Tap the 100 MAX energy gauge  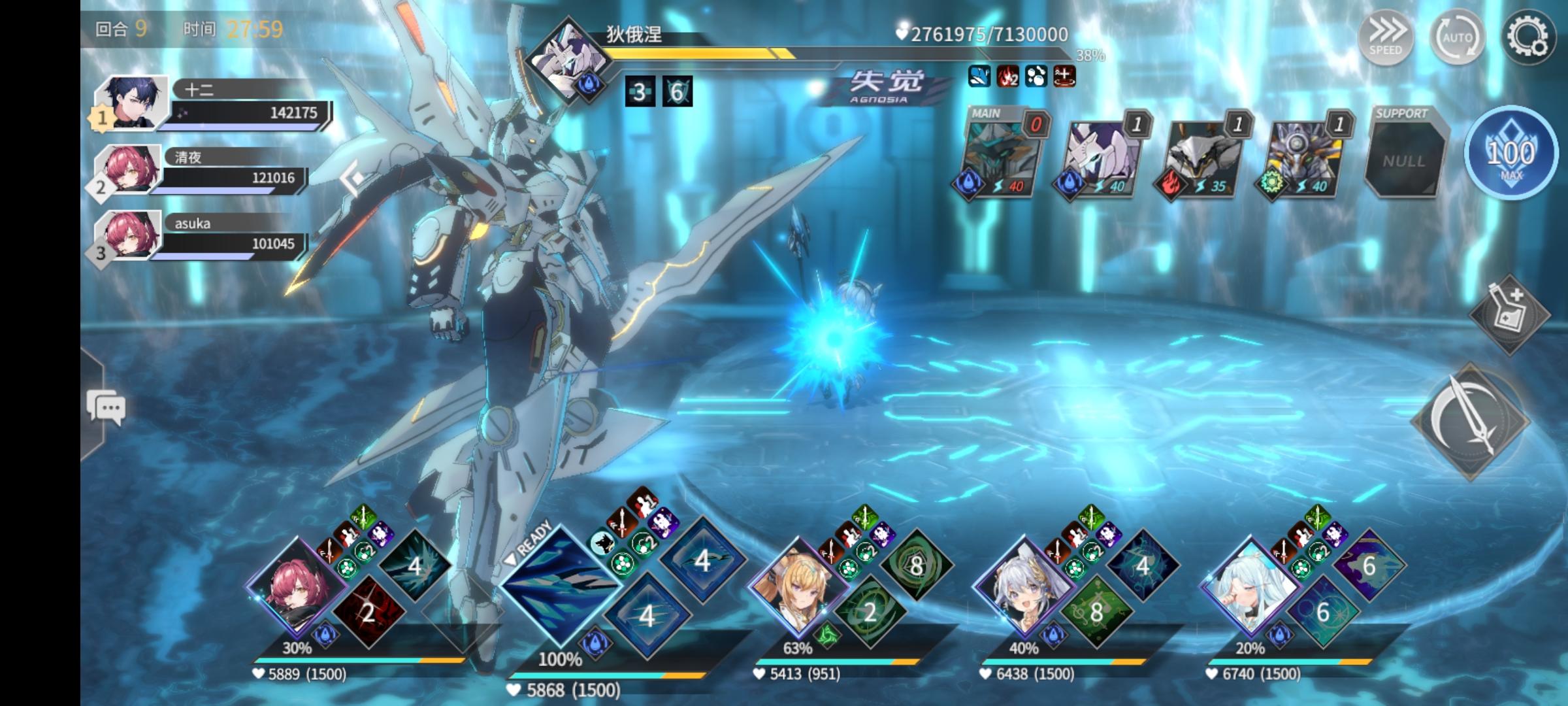click(1511, 154)
